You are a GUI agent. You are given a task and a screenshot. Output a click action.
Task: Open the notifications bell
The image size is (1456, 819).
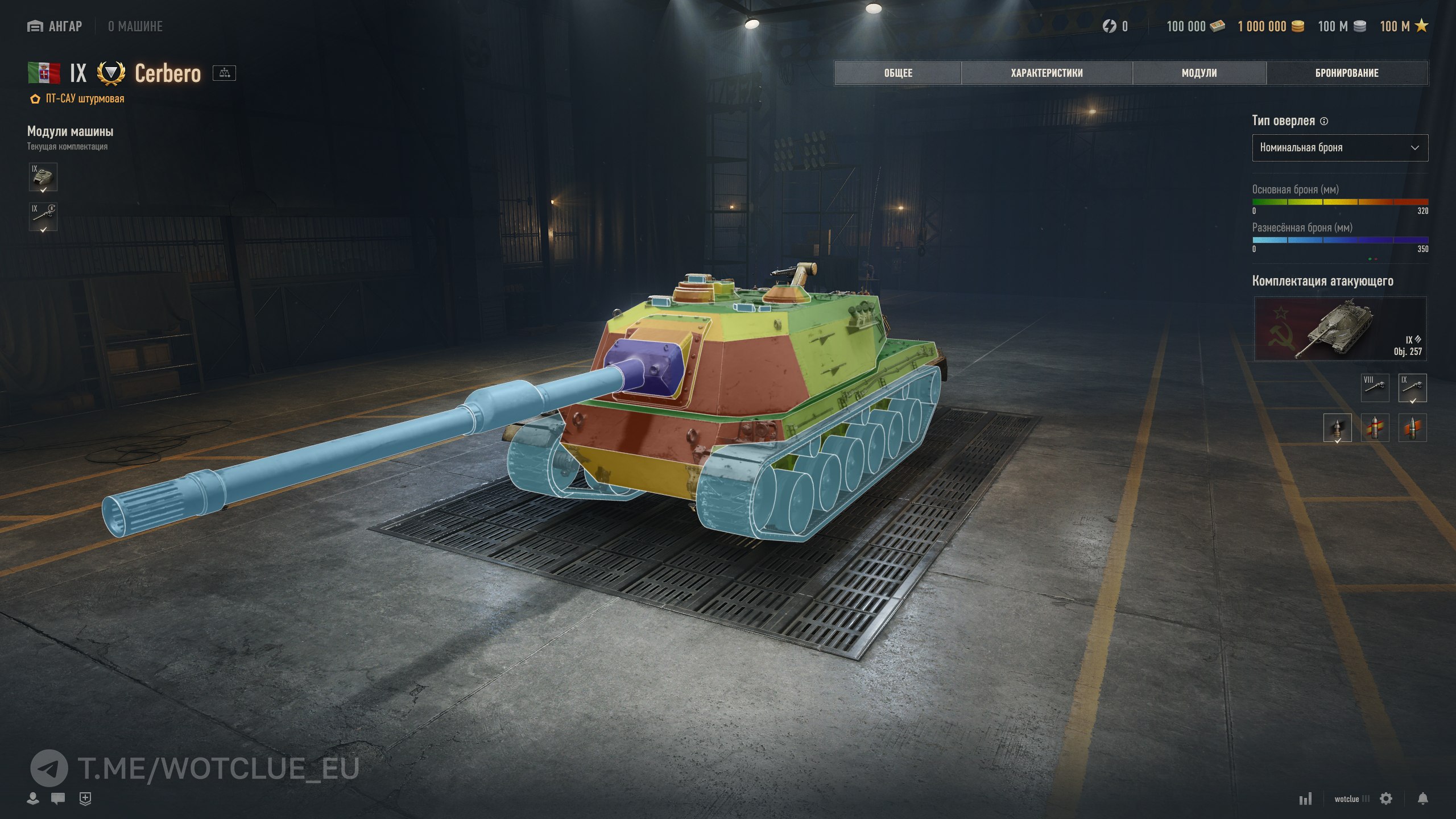(x=1422, y=799)
